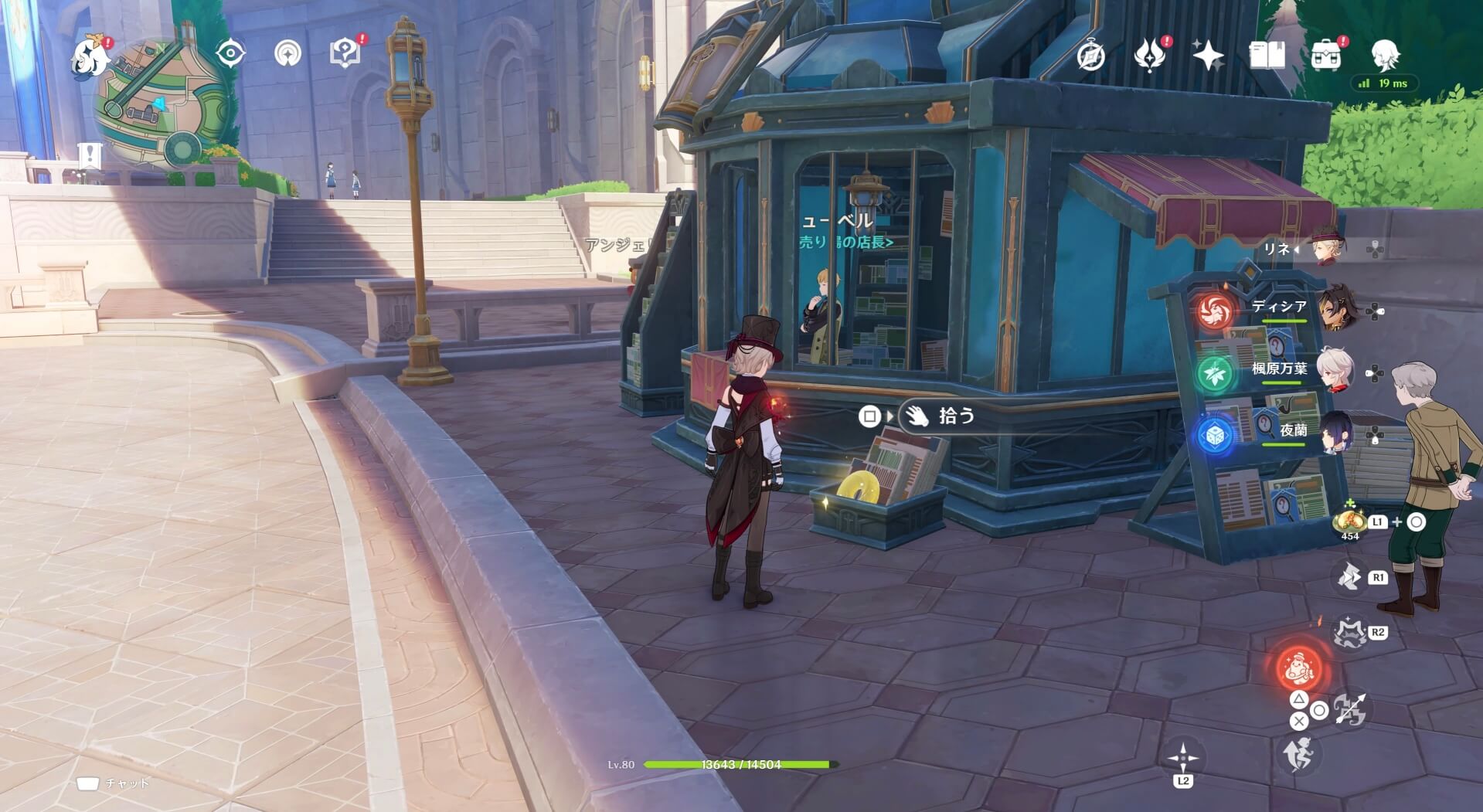Pick up item with 拾う prompt
This screenshot has width=1483, height=812.
click(x=955, y=416)
